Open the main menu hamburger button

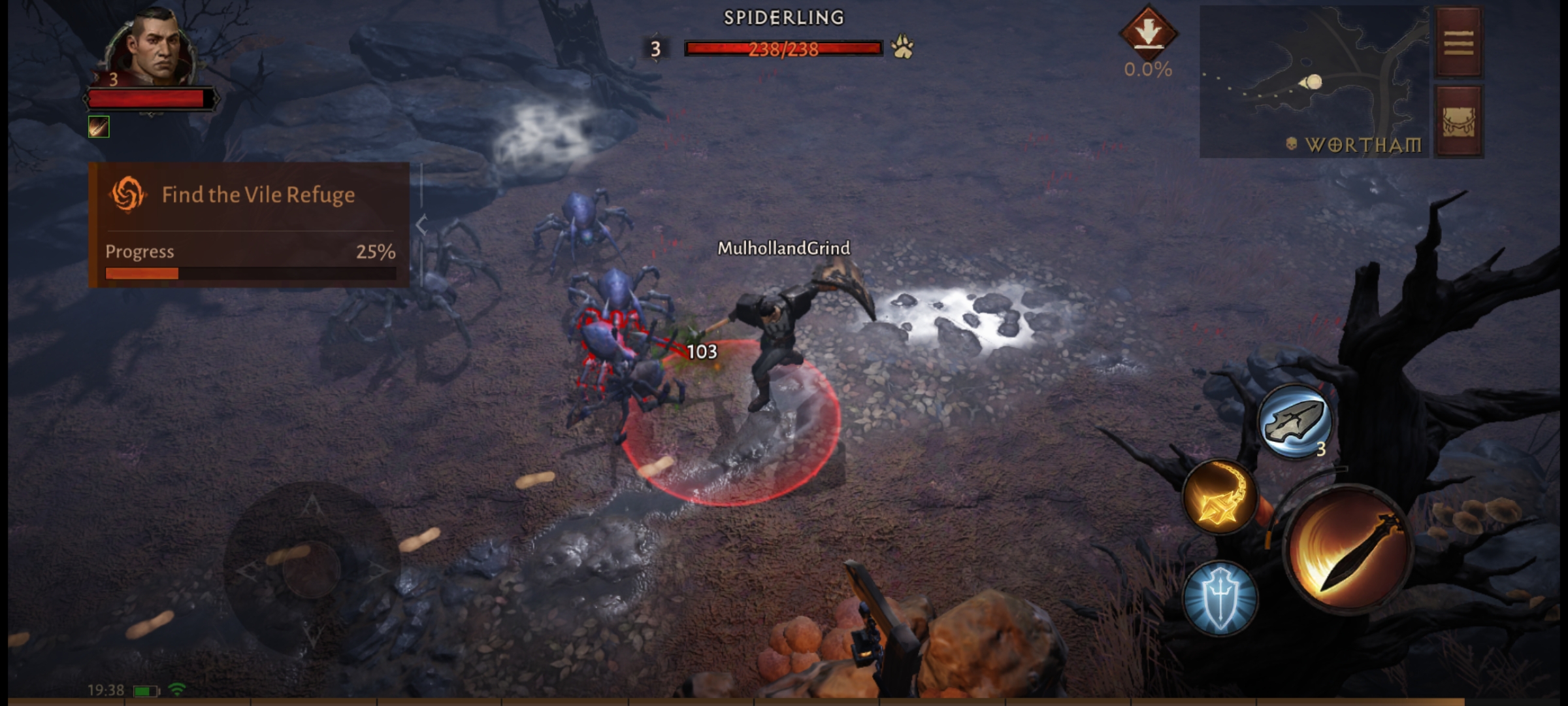[x=1458, y=43]
